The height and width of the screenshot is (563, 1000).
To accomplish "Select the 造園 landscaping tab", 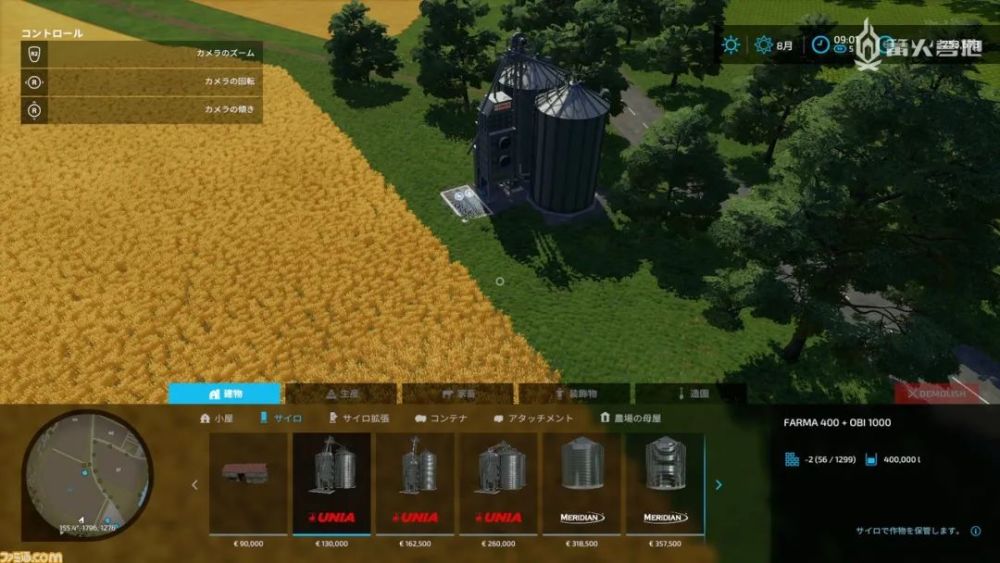I will [x=691, y=394].
